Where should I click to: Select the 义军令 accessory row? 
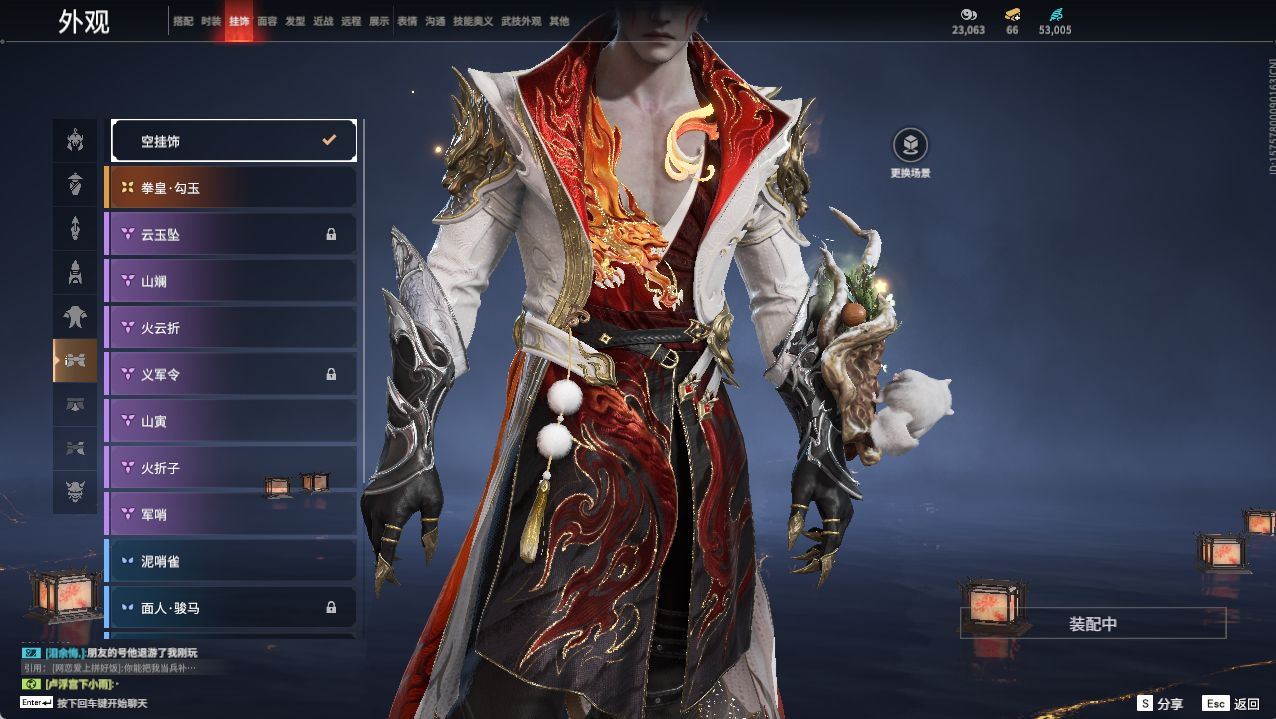[231, 374]
